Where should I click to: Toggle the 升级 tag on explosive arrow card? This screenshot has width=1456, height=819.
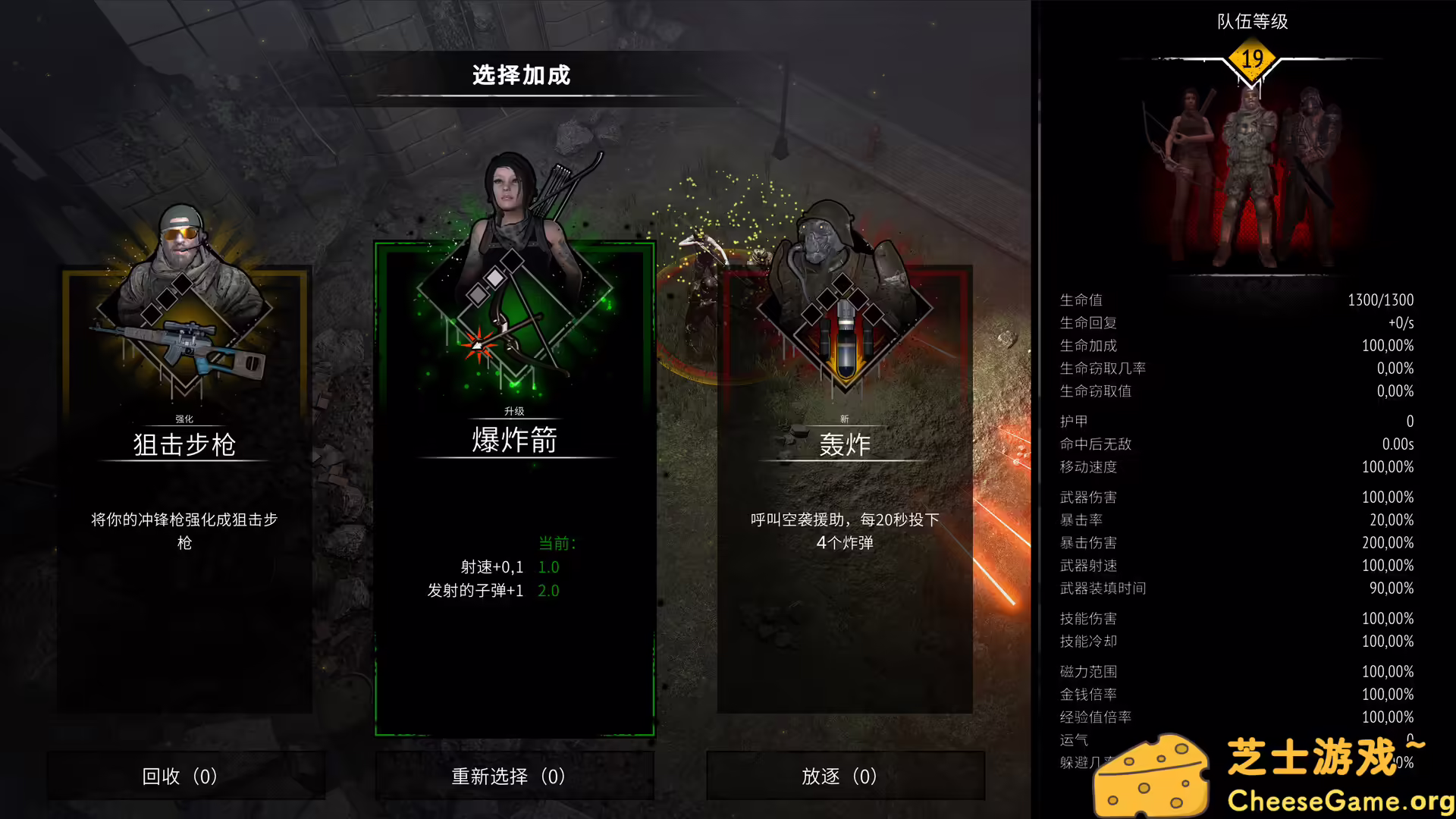pyautogui.click(x=514, y=410)
